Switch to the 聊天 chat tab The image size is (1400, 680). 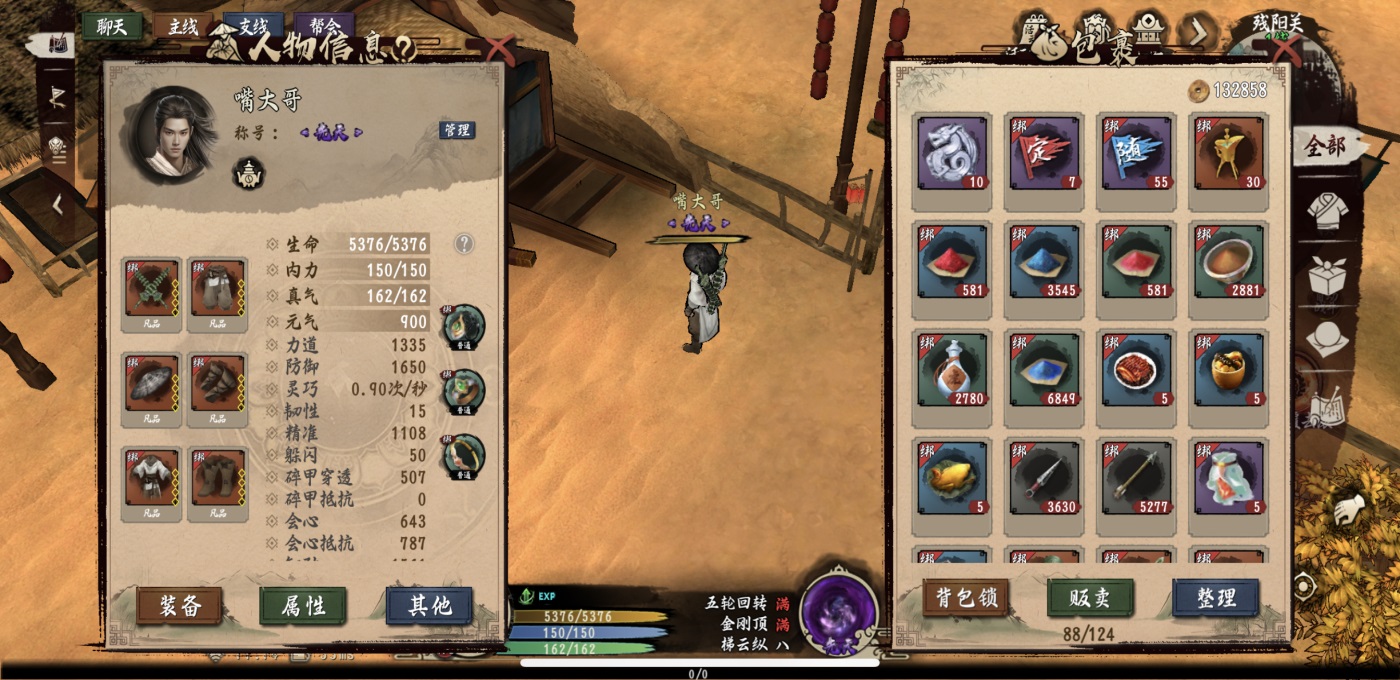point(112,27)
